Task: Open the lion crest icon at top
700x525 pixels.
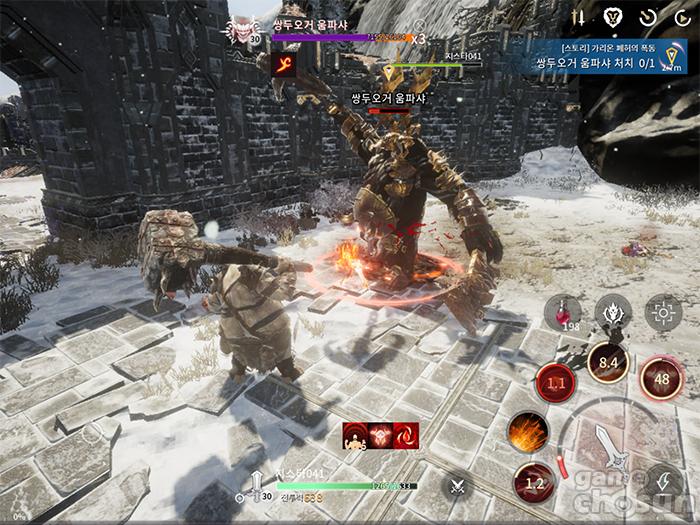Action: click(612, 17)
